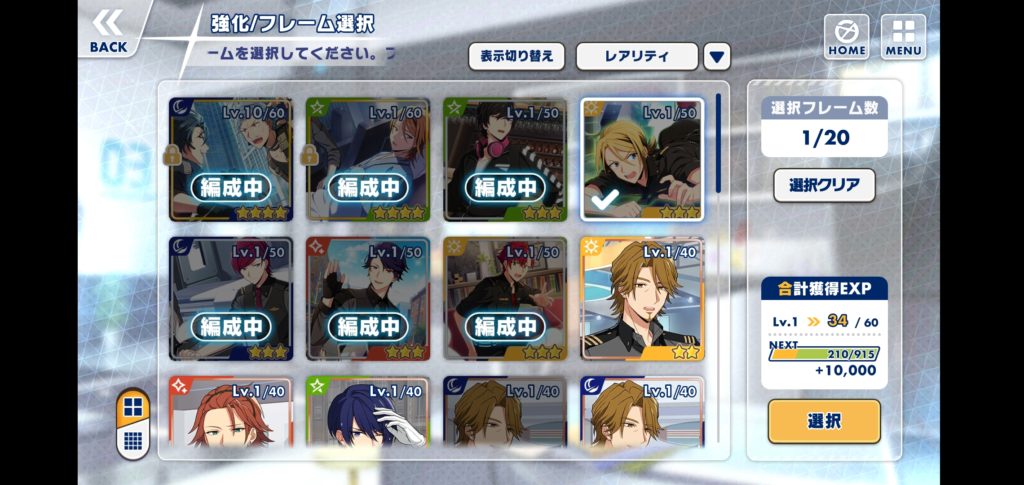The width and height of the screenshot is (1024, 485).
Task: Open the MENU grid button
Action: click(x=903, y=36)
